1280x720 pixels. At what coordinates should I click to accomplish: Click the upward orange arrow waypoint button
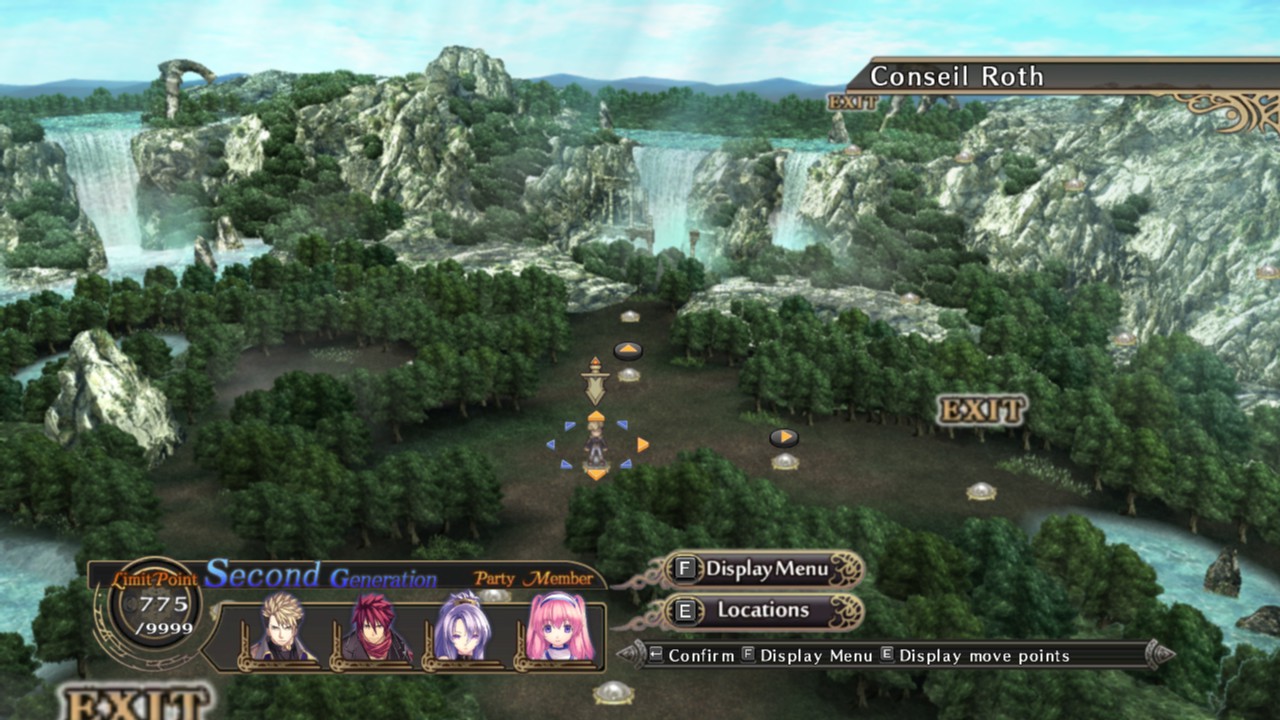[629, 350]
